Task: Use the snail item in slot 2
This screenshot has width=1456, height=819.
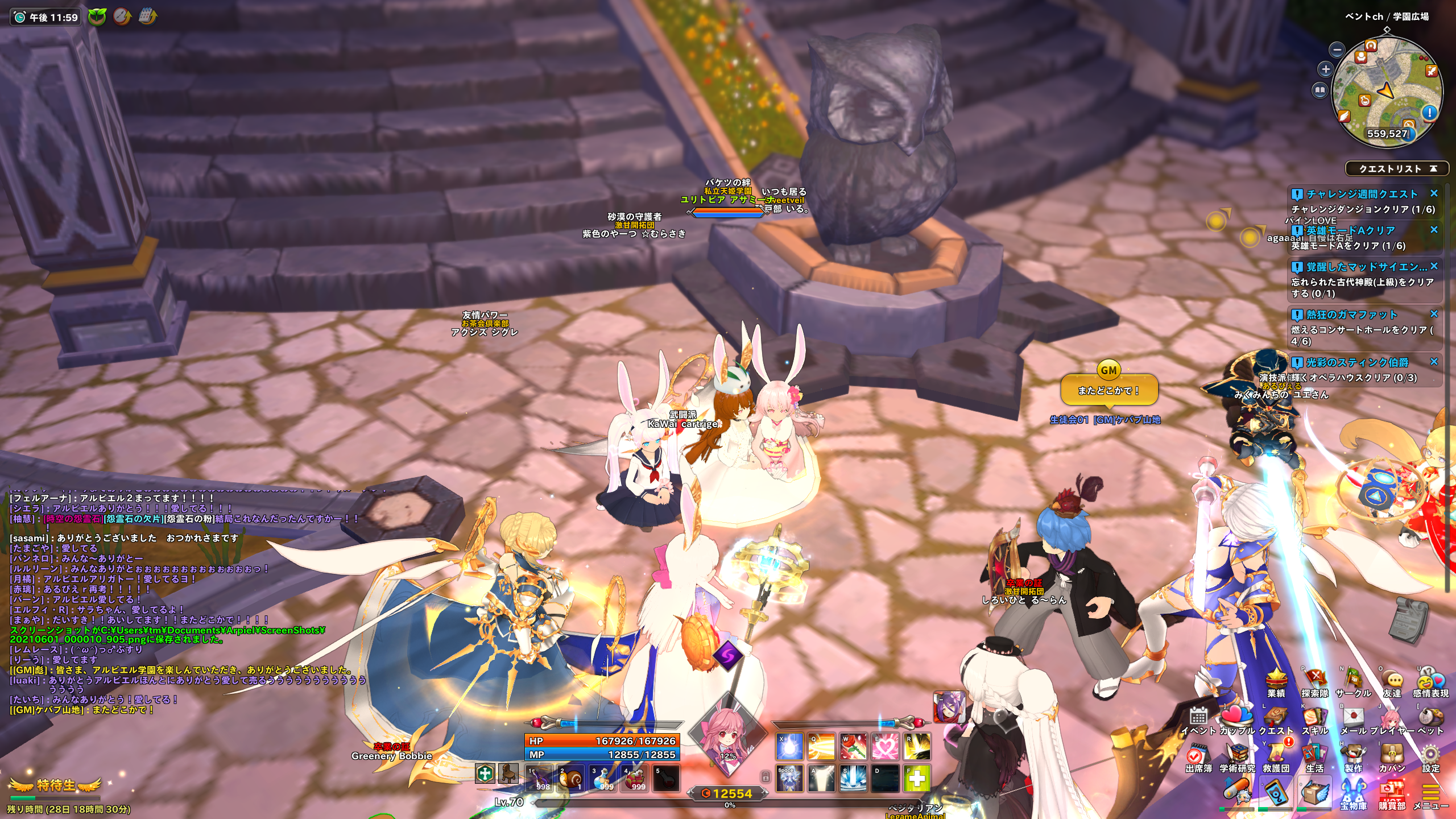Action: 570,778
